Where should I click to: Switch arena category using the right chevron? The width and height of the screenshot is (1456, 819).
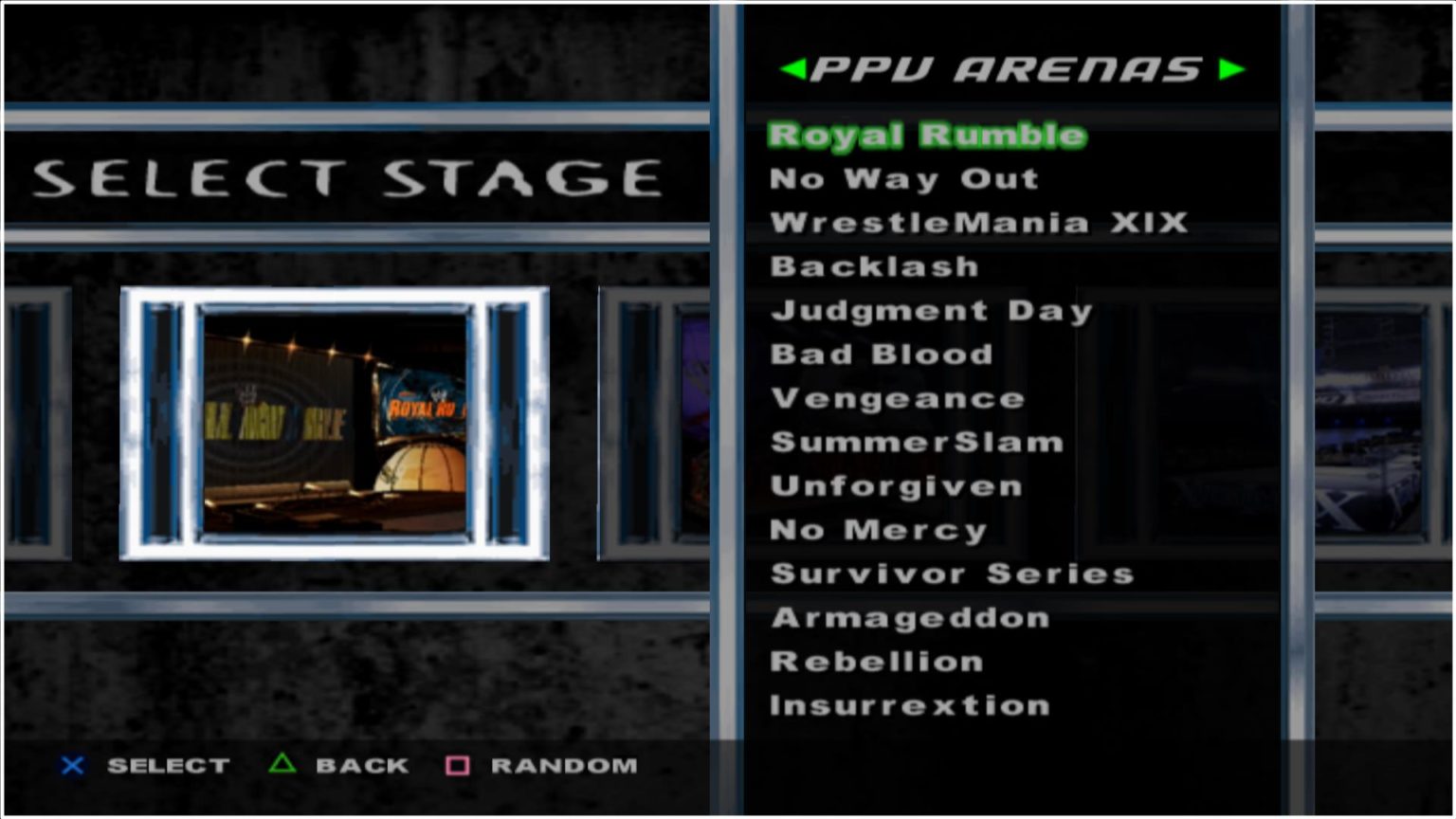coord(1231,69)
